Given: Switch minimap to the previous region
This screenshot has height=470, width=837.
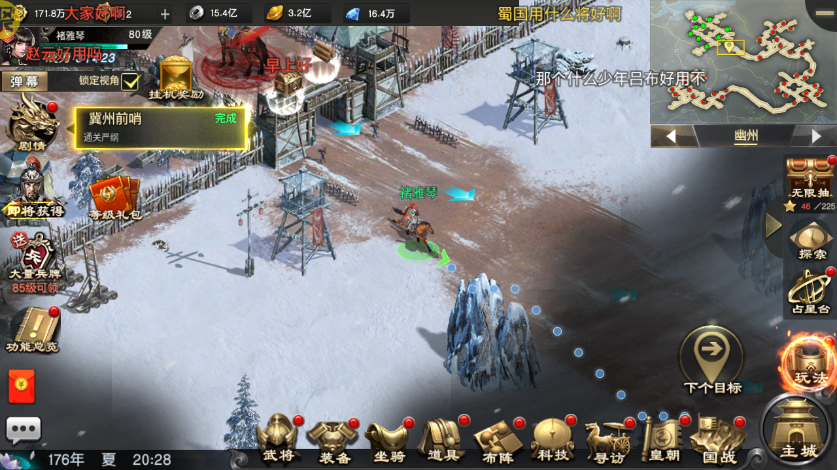Looking at the screenshot, I should click(x=669, y=136).
